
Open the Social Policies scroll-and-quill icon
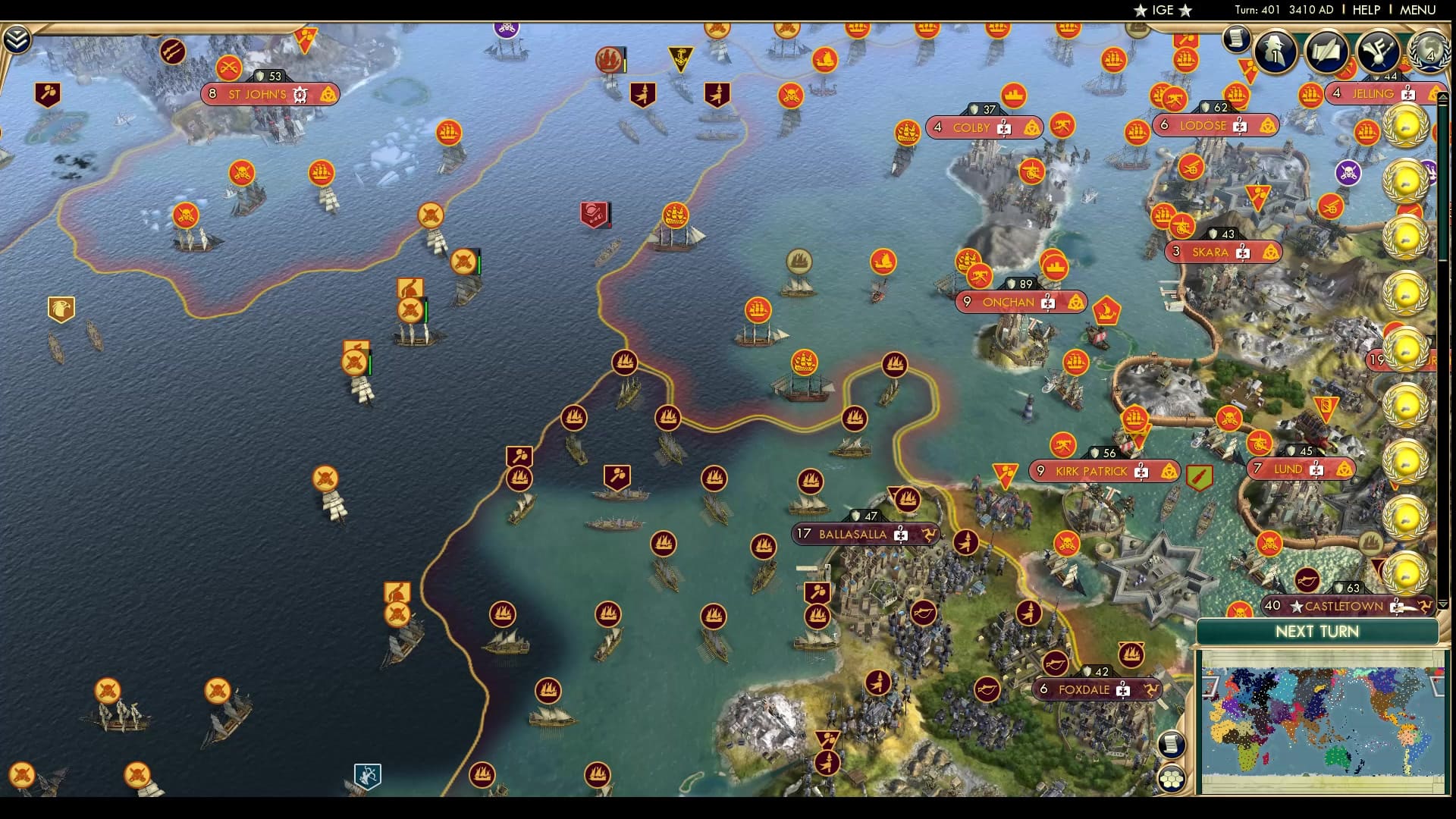tap(1329, 53)
